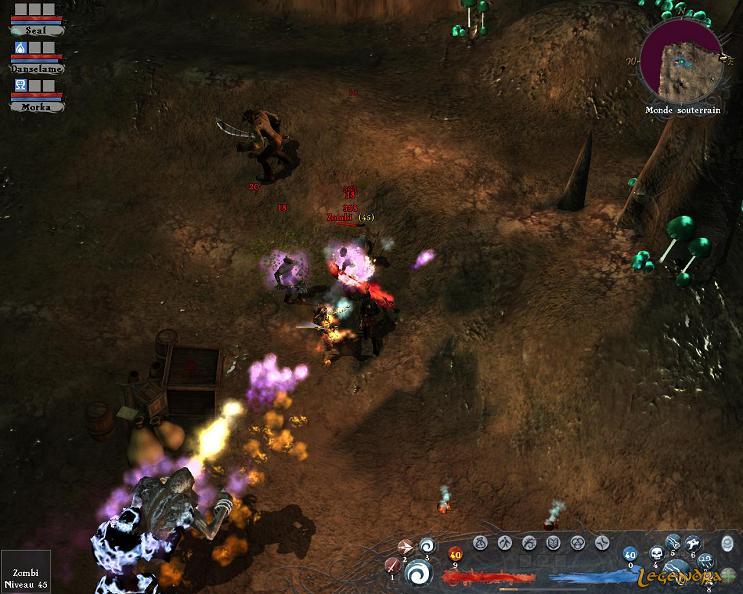Open the running figure character menu
This screenshot has width=743, height=594.
point(504,543)
